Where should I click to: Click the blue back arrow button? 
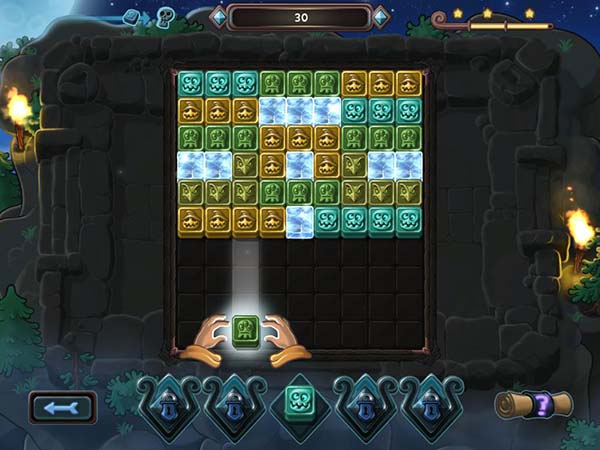click(63, 407)
